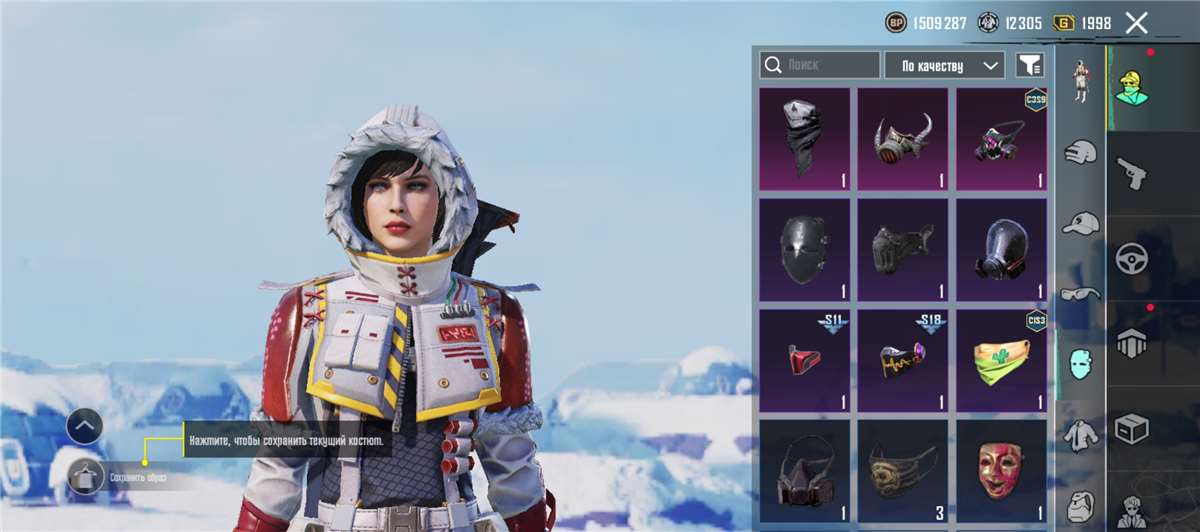
Task: Click the Сохранить образ hanger button
Action: point(85,476)
